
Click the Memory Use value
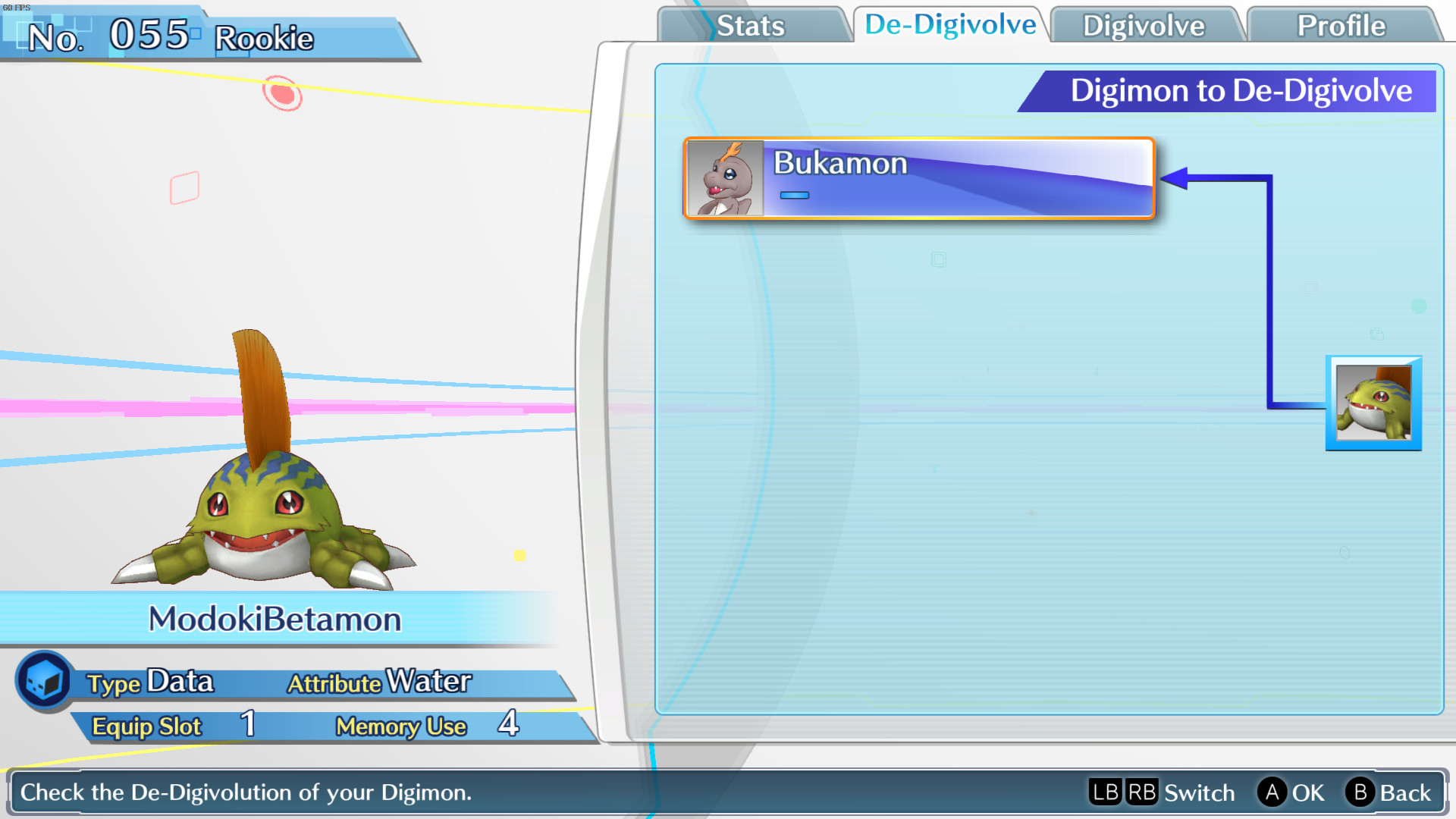coord(509,726)
